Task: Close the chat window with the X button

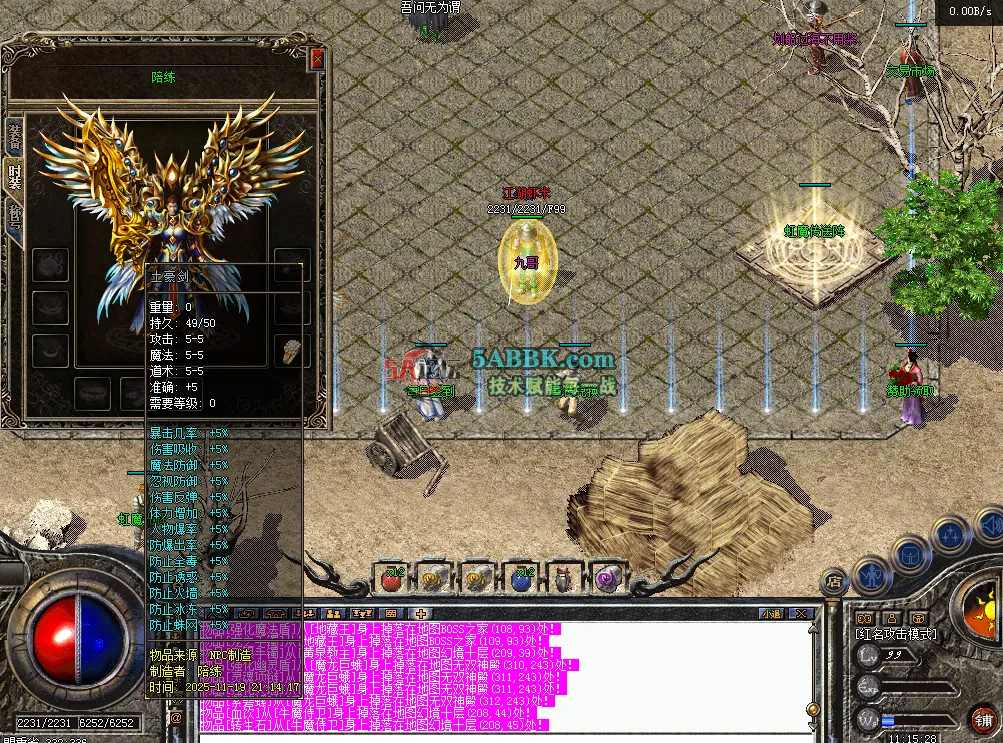Action: (800, 613)
